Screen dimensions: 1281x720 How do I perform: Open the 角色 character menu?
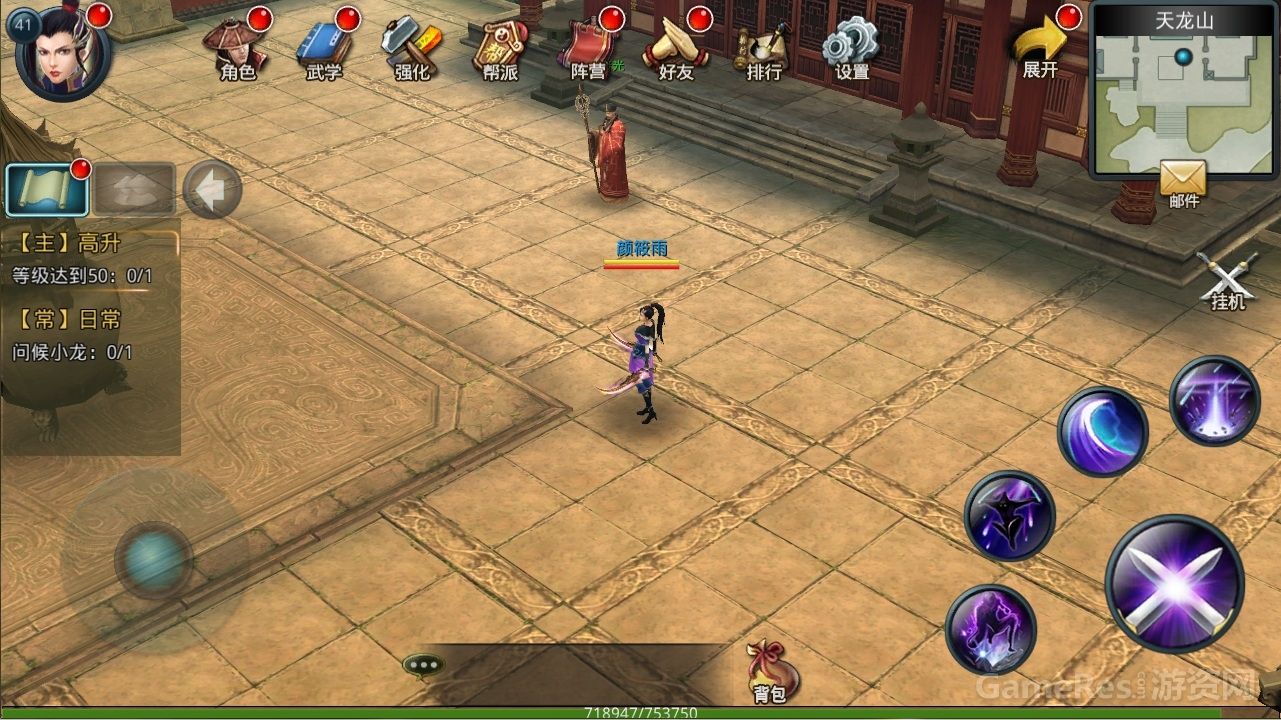click(x=238, y=48)
